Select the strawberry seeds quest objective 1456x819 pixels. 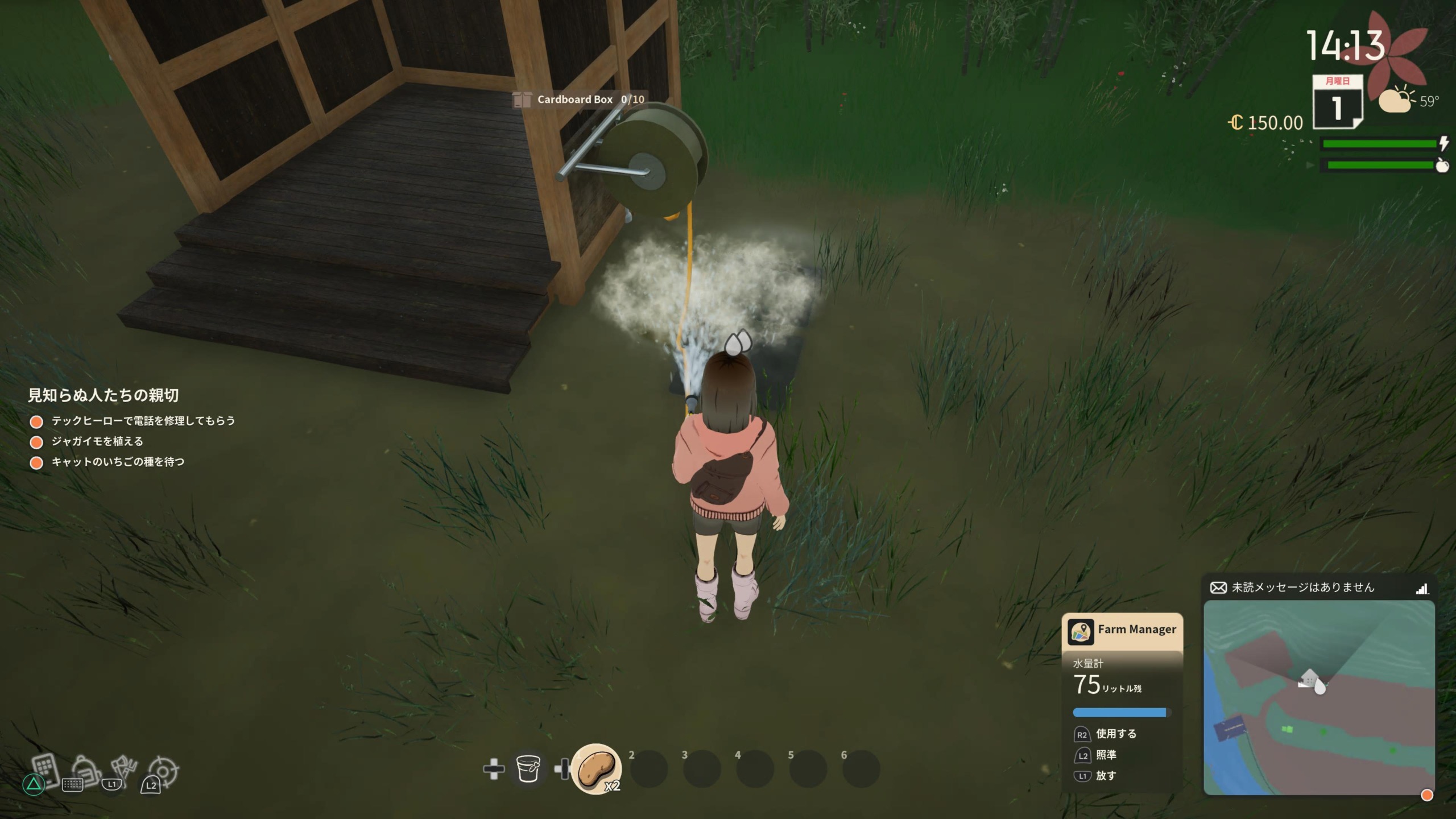coord(118,462)
